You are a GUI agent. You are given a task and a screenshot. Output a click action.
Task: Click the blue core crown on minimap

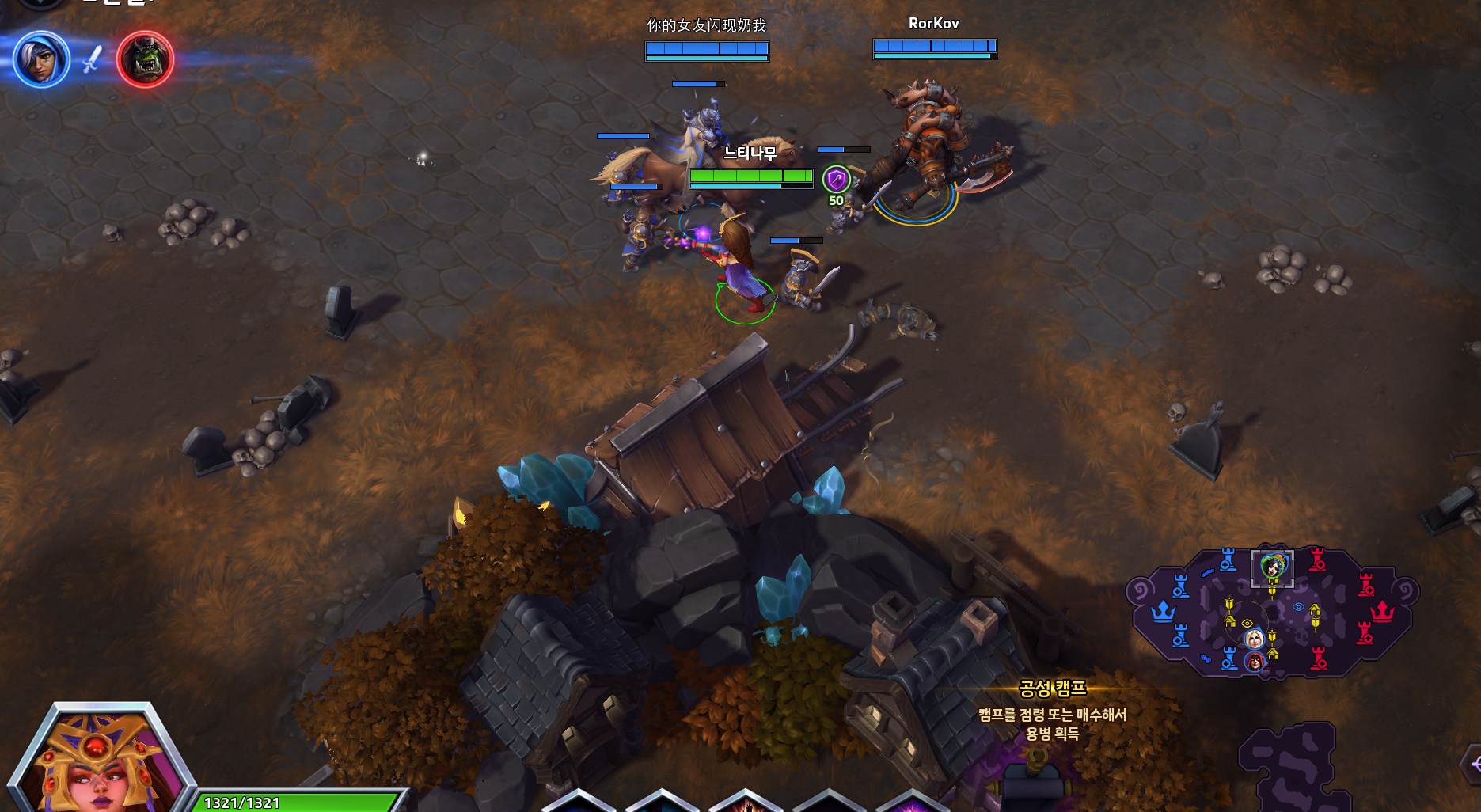[1162, 612]
